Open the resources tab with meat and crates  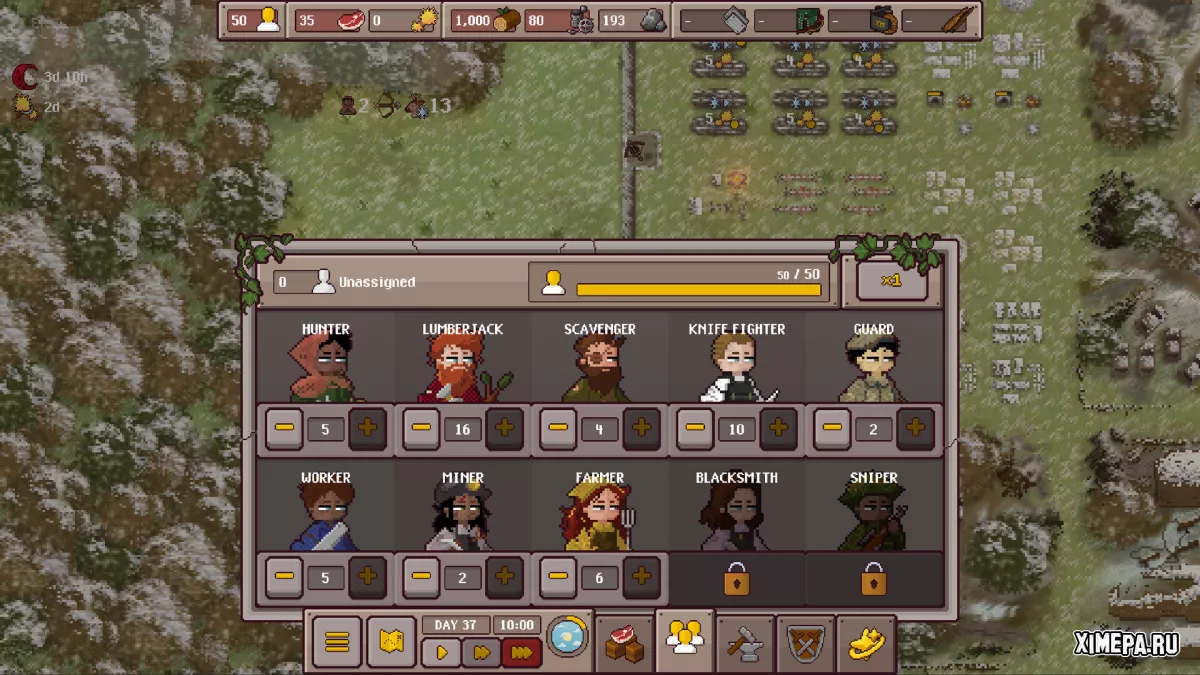click(x=625, y=642)
